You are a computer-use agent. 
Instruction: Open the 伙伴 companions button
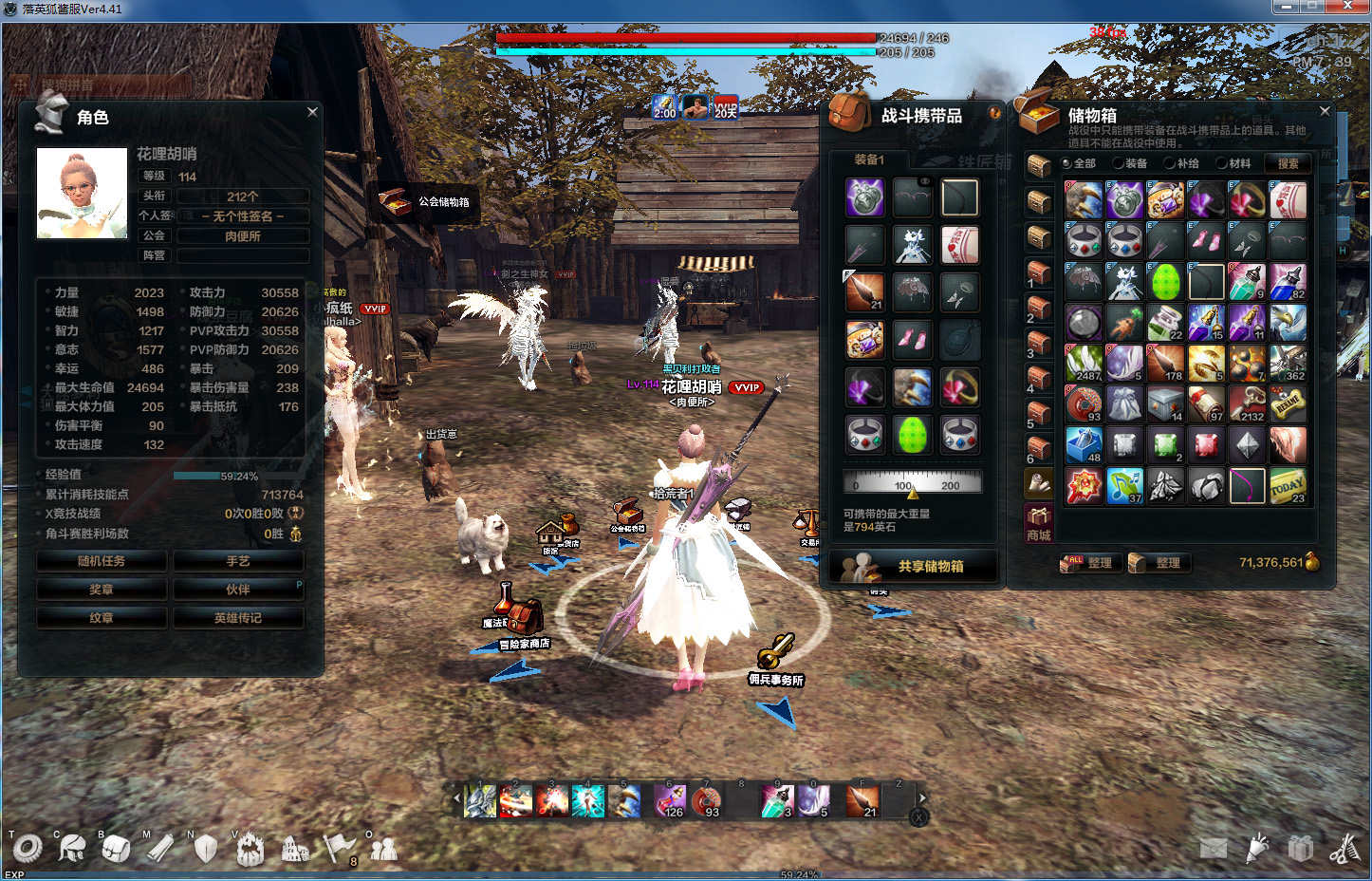(x=238, y=590)
